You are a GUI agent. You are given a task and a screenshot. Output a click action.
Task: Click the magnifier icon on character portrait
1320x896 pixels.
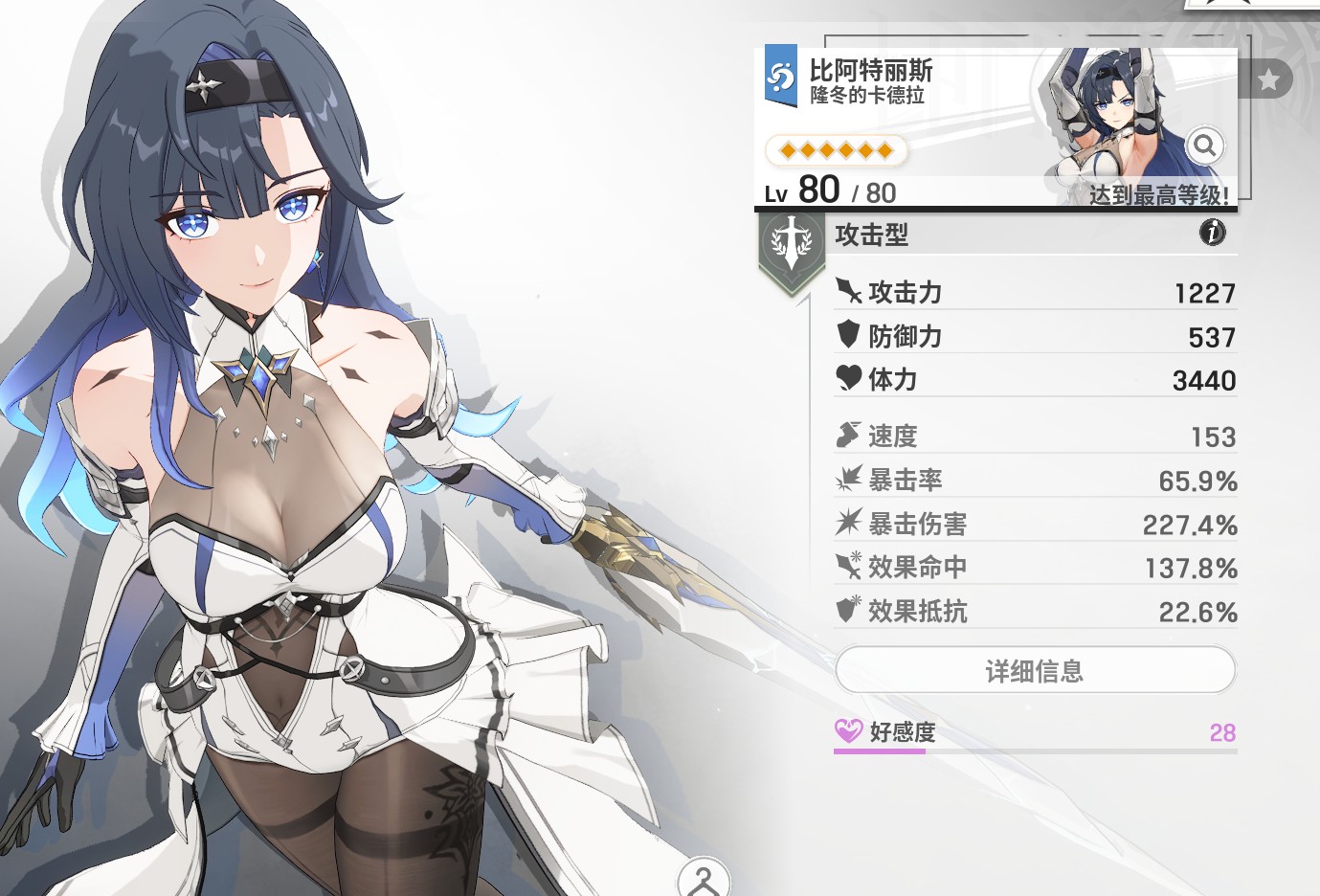pyautogui.click(x=1204, y=146)
